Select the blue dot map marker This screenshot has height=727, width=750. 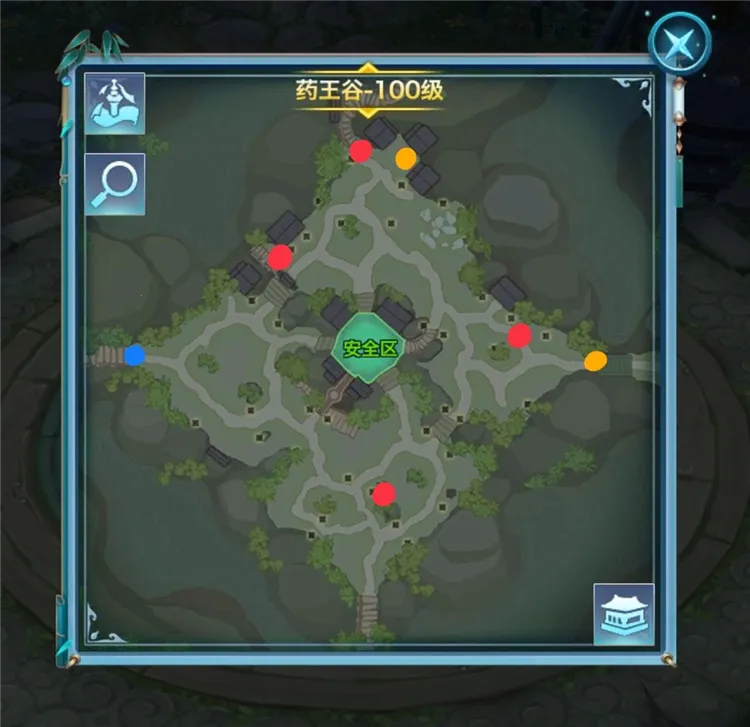(x=135, y=355)
